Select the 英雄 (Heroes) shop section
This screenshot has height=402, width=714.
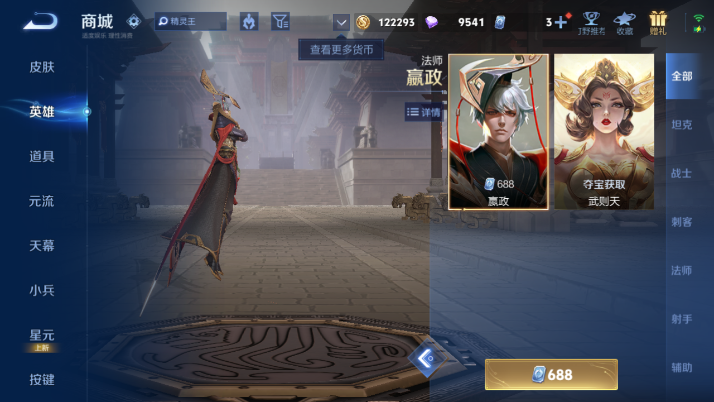coord(42,112)
